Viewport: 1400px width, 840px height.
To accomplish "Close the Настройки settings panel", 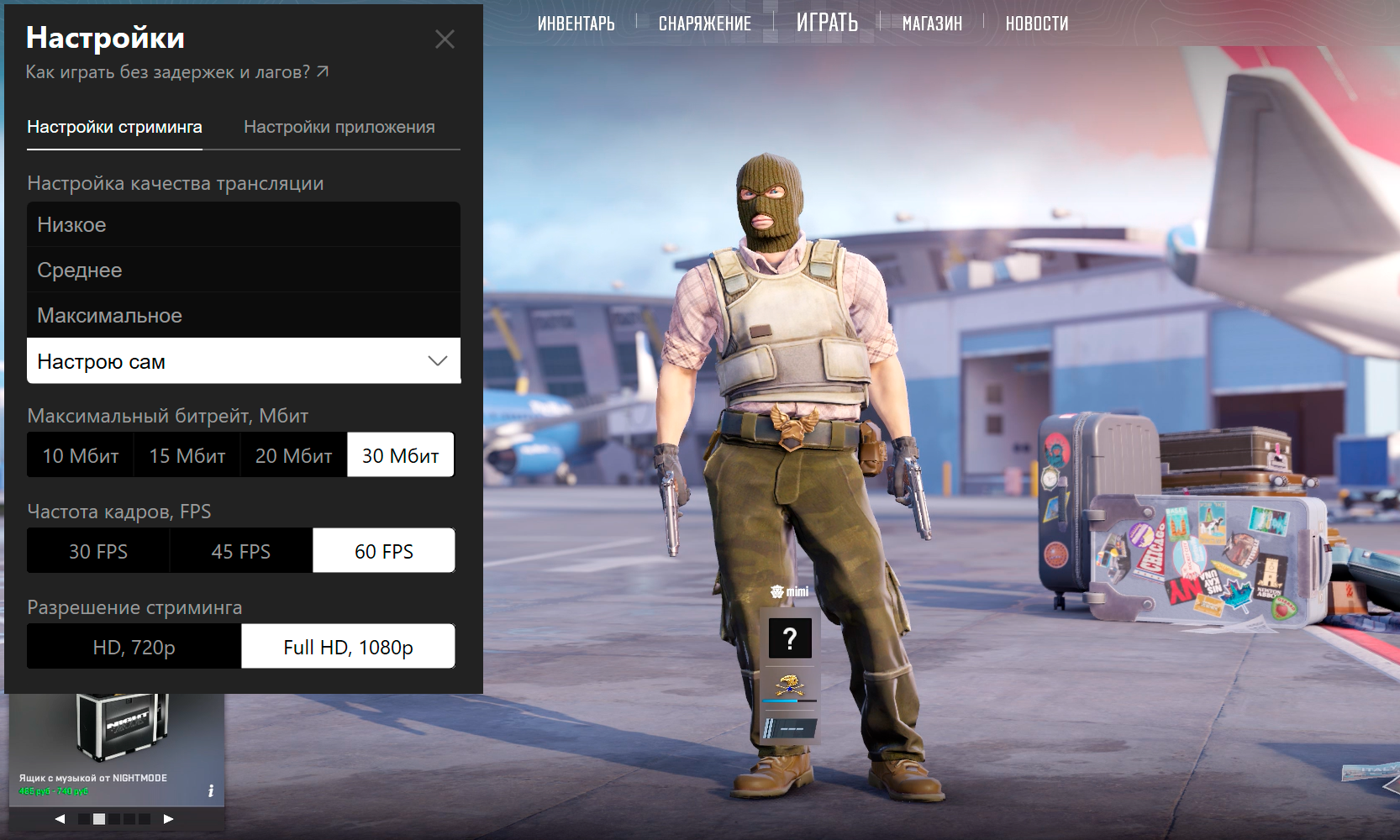I will 445,39.
